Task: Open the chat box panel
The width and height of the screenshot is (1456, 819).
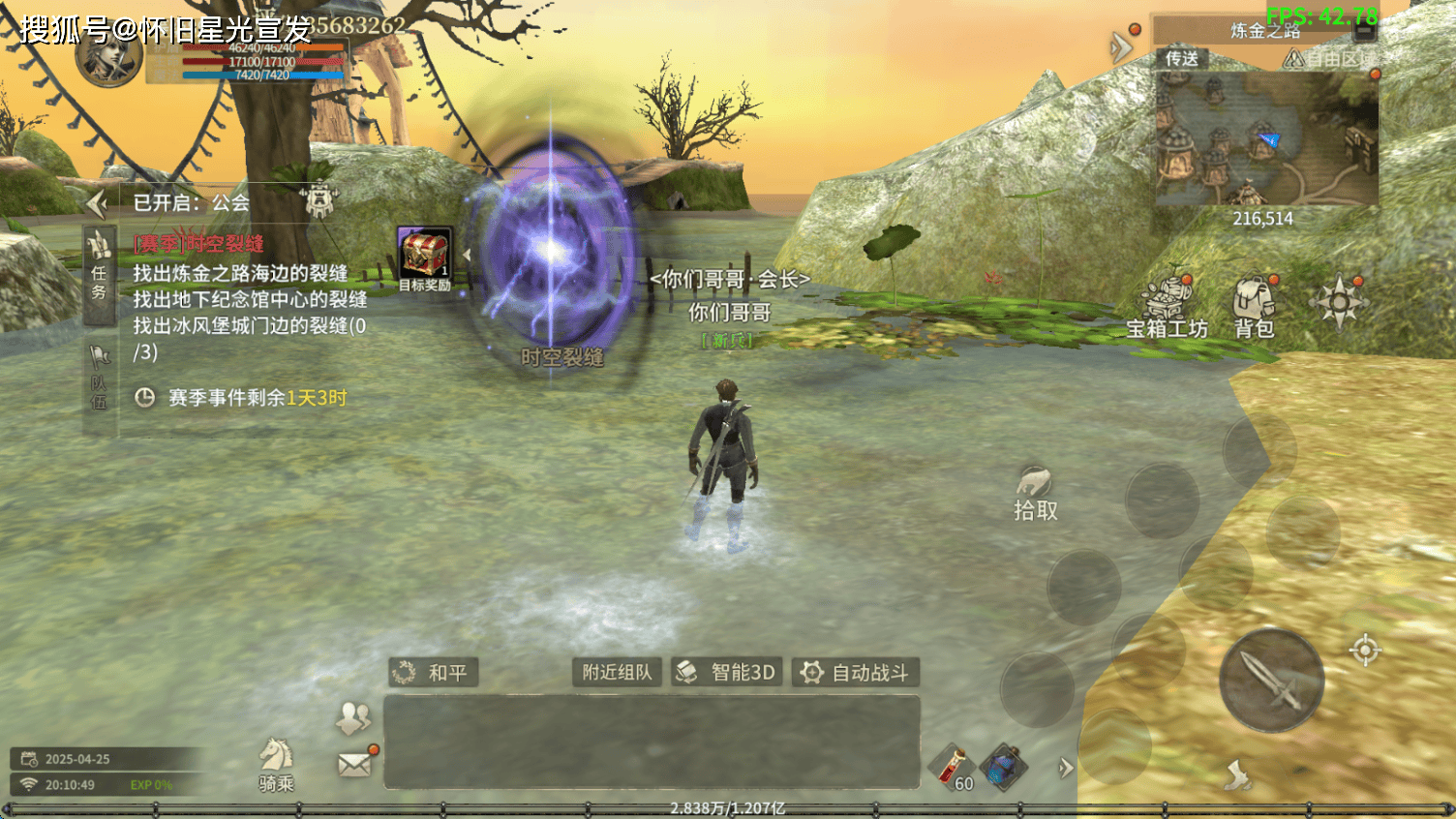Action: 651,742
